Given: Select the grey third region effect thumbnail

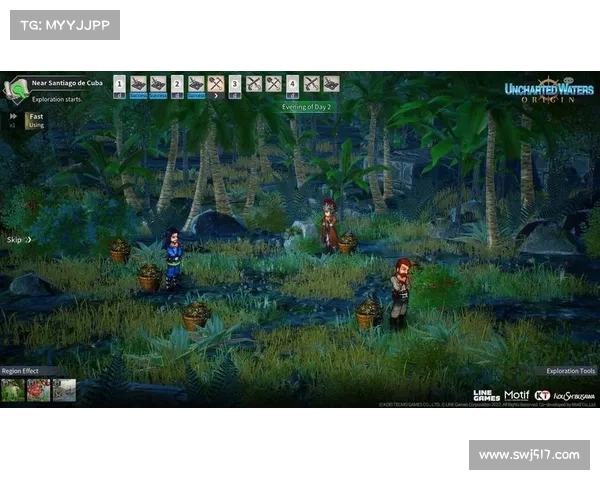Looking at the screenshot, I should (x=64, y=390).
